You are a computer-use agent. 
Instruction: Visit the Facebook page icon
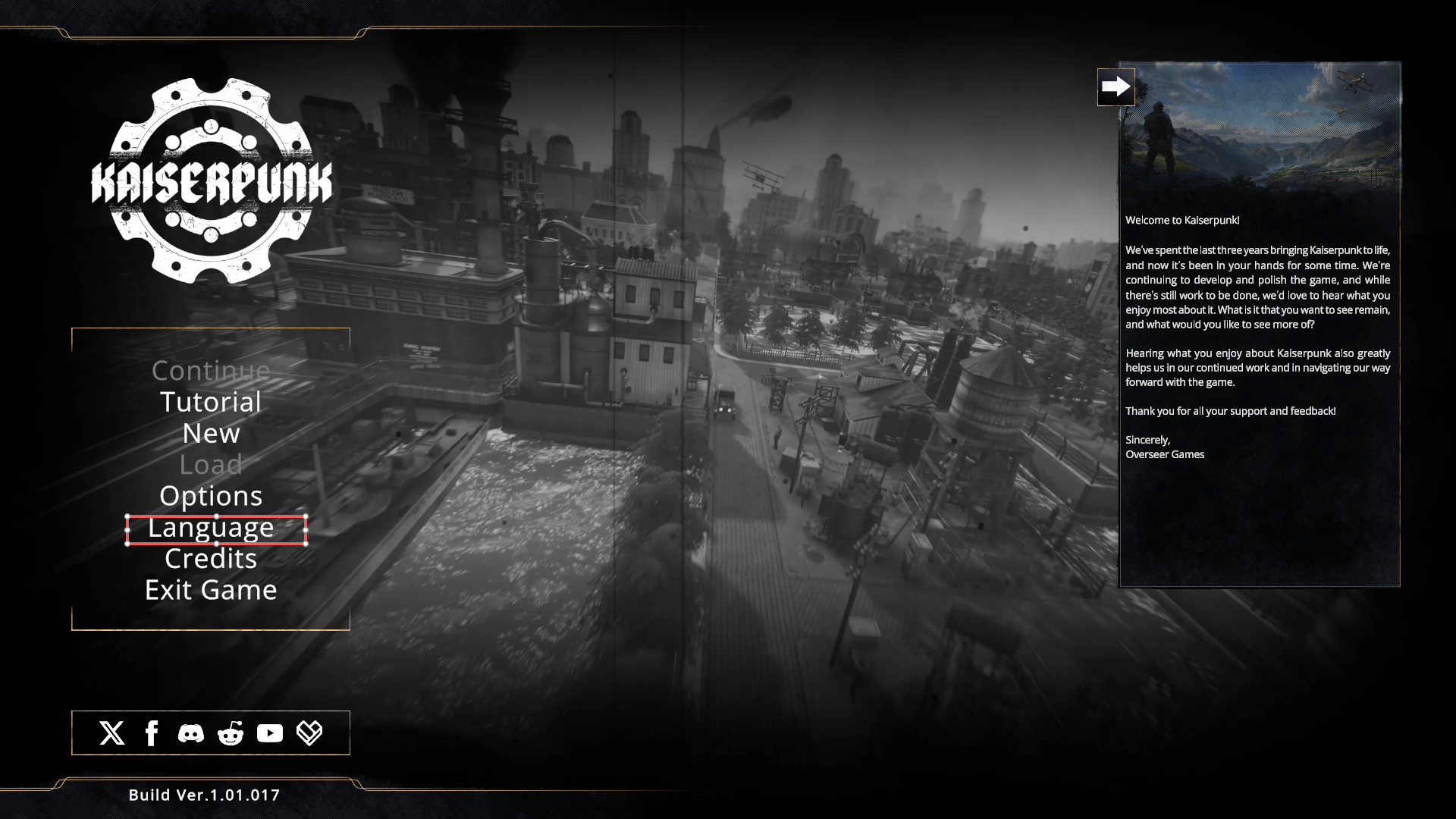[x=152, y=733]
